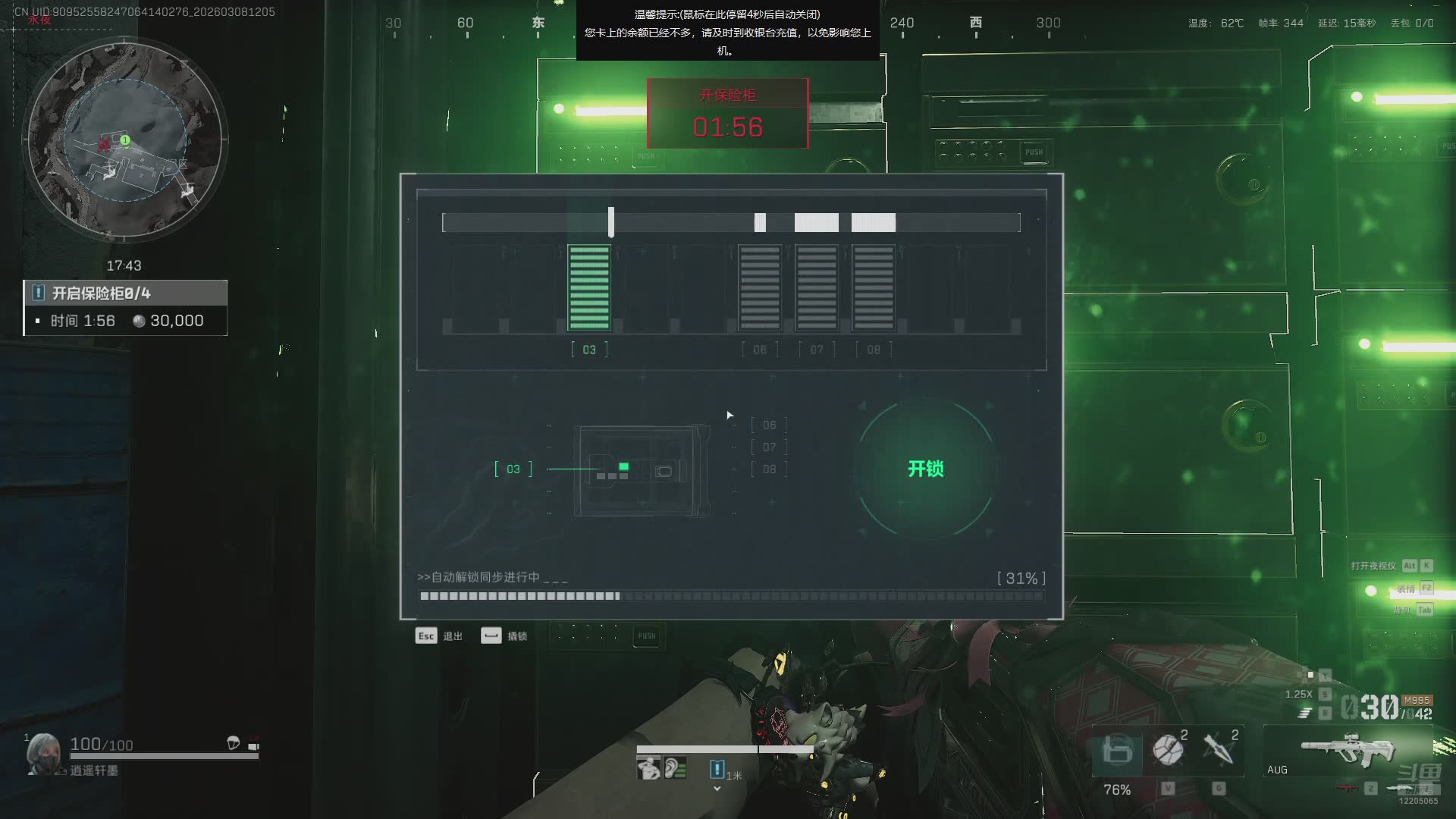Click the 开锁 unlock button
The height and width of the screenshot is (819, 1456).
coord(925,469)
